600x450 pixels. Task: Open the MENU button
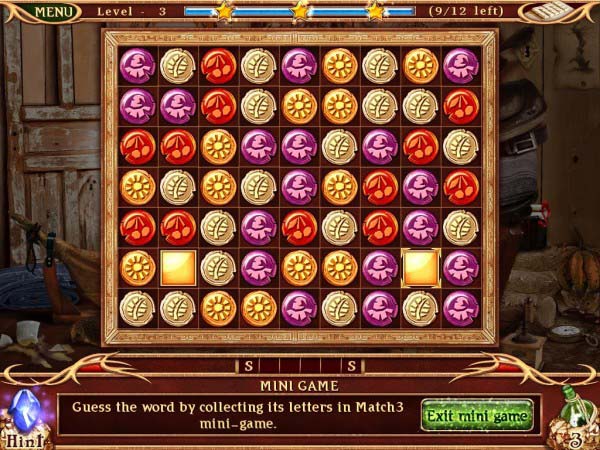tap(56, 12)
